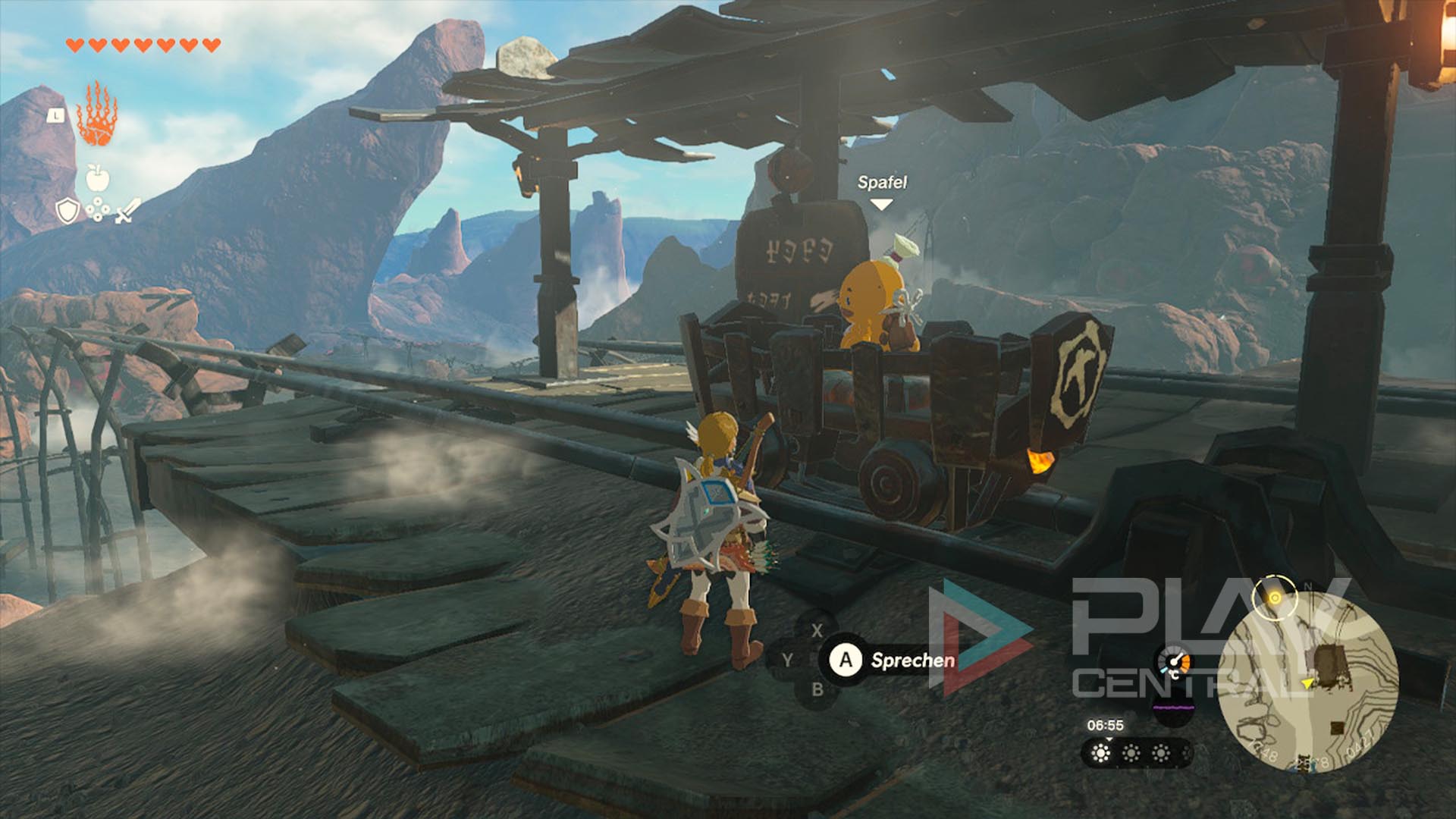The width and height of the screenshot is (1456, 819).
Task: Toggle the yellow shrine circle on the minimap
Action: [x=1276, y=598]
